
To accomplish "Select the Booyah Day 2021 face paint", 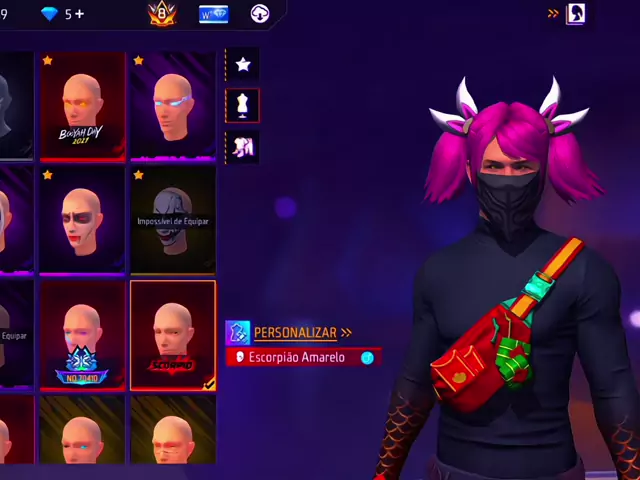I will tap(82, 106).
